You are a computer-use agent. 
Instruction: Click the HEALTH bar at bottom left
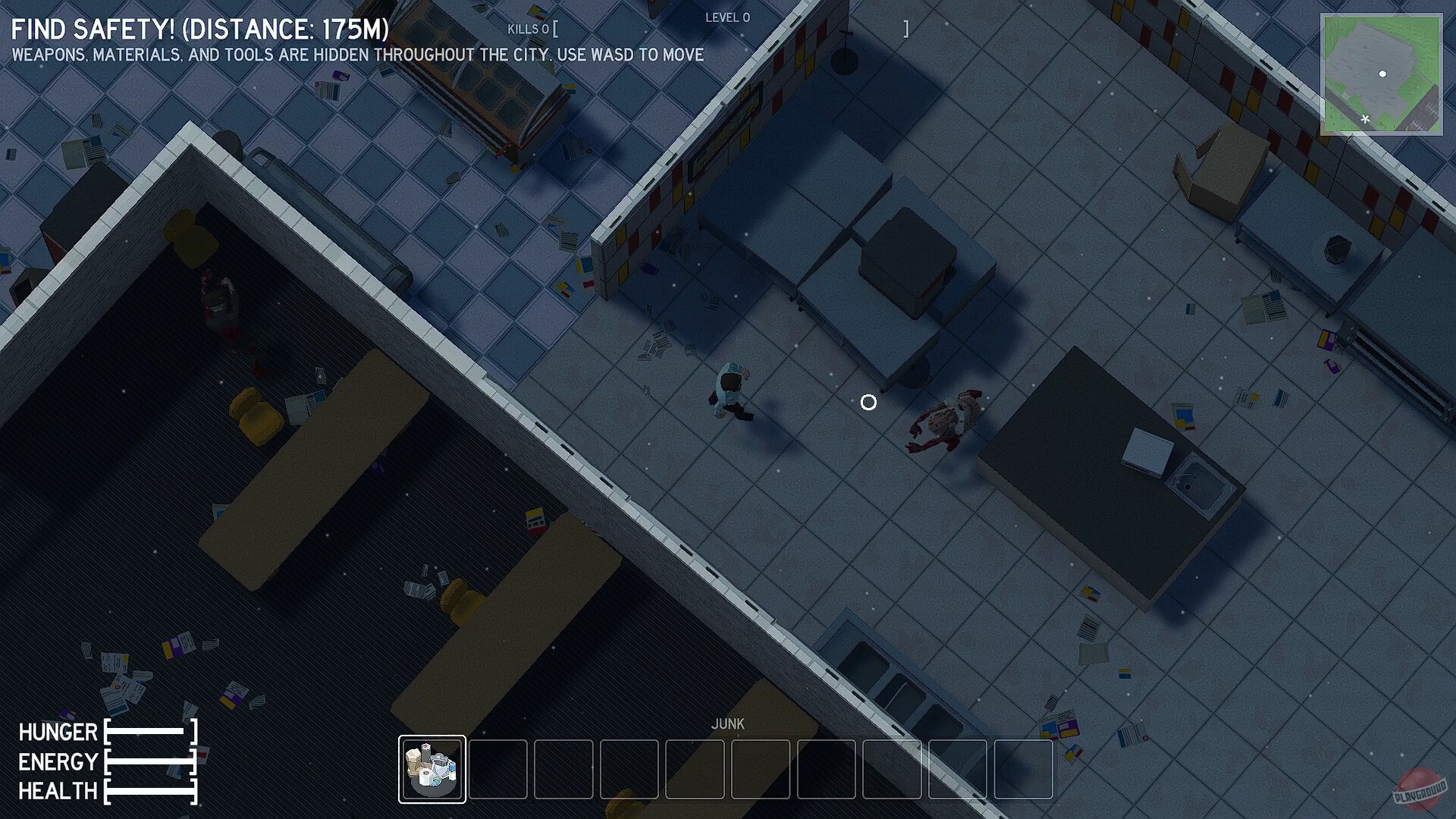click(x=149, y=791)
